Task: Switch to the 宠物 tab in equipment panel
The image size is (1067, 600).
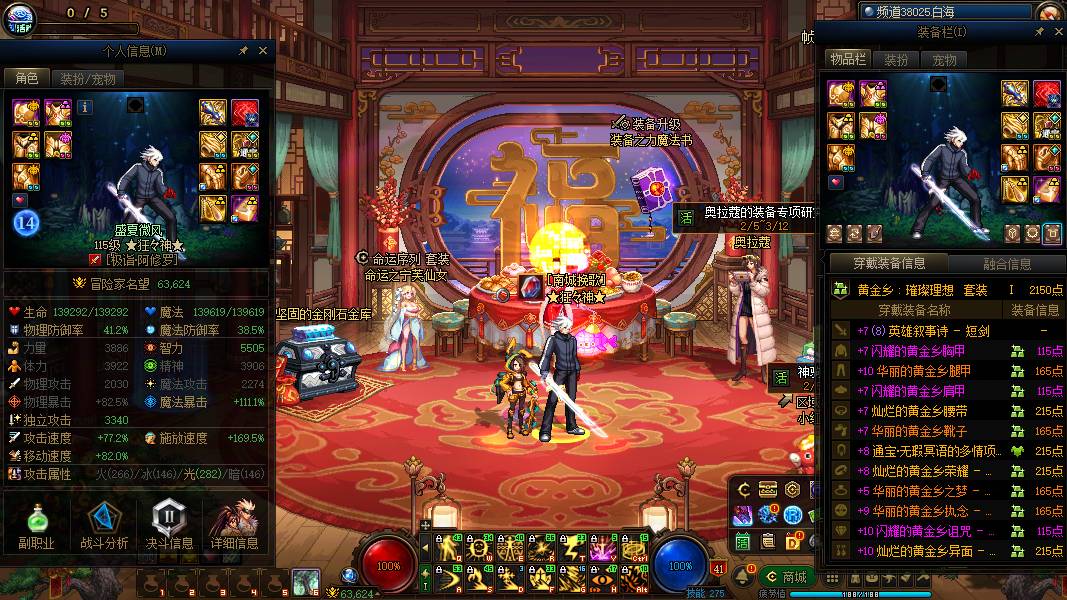Action: pos(944,60)
